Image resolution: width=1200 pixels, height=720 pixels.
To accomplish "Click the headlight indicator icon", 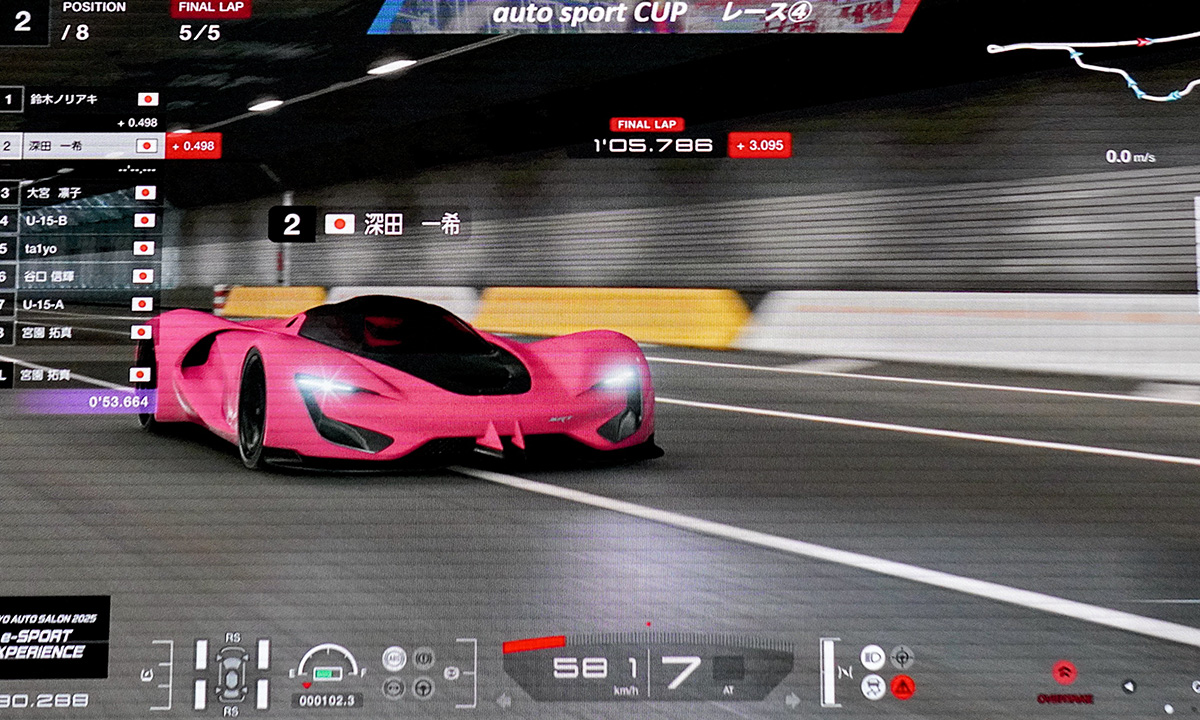I will point(872,657).
